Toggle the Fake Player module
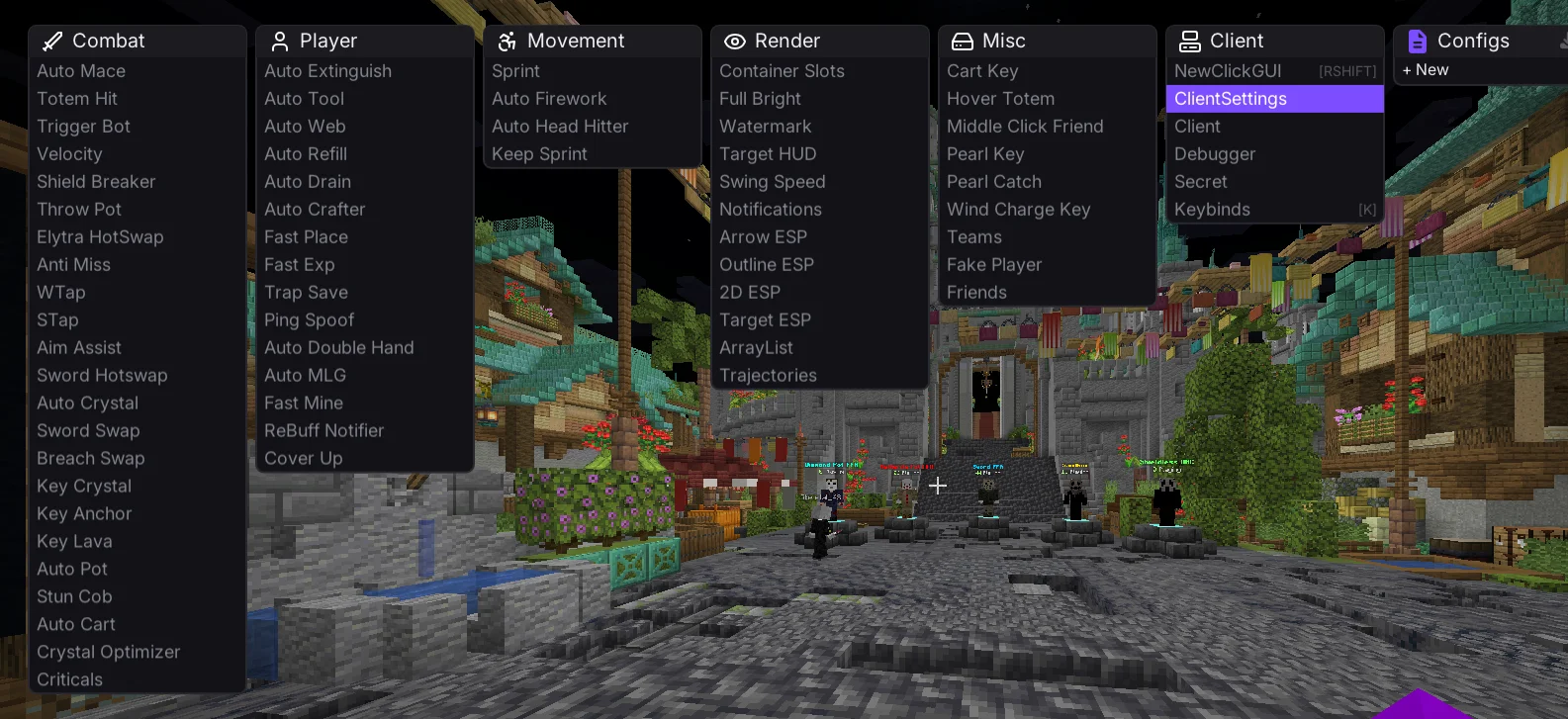 pos(994,264)
